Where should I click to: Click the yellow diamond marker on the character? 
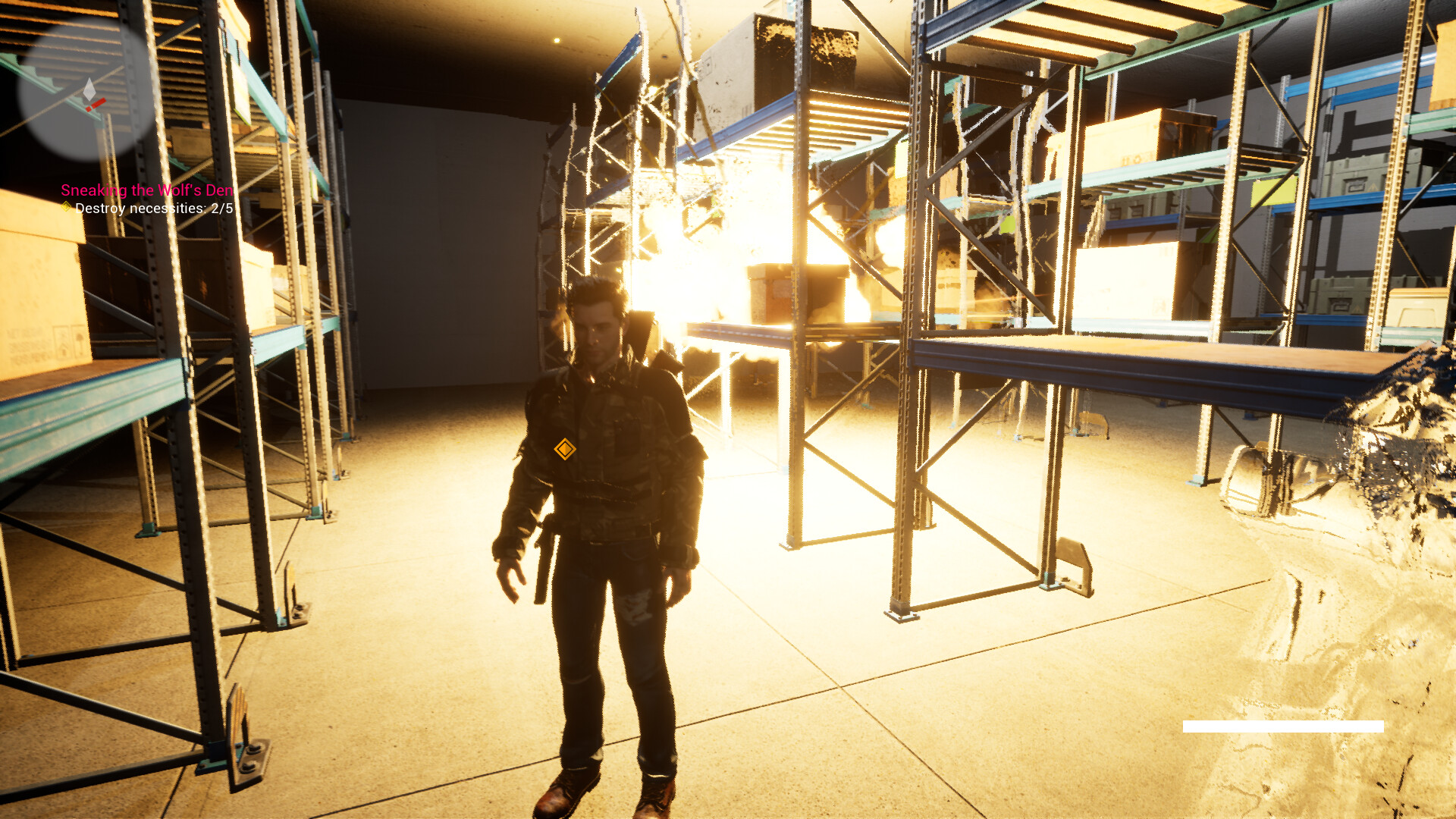(x=567, y=449)
